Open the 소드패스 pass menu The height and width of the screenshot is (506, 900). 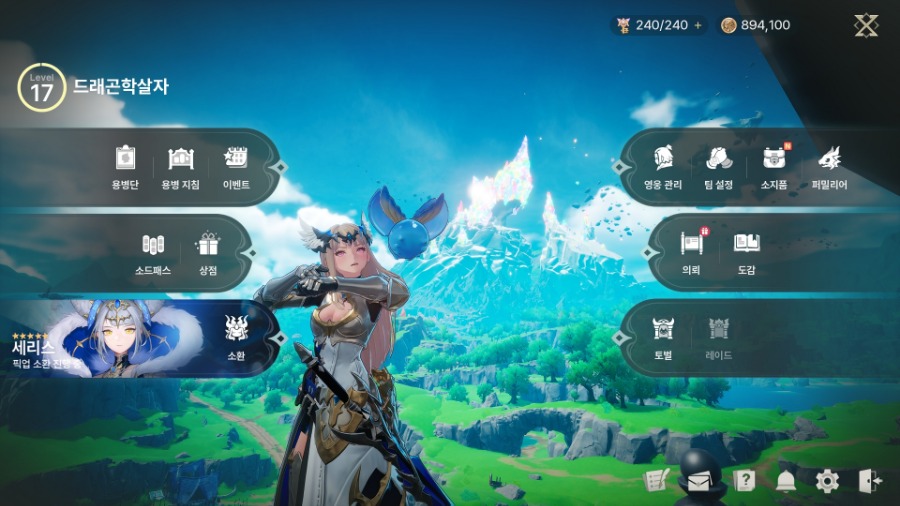(x=151, y=252)
